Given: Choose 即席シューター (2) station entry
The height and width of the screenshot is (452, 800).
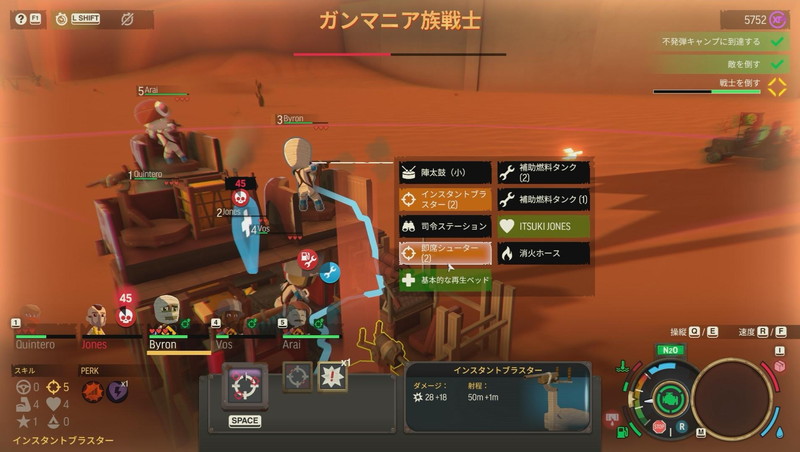Looking at the screenshot, I should 445,253.
